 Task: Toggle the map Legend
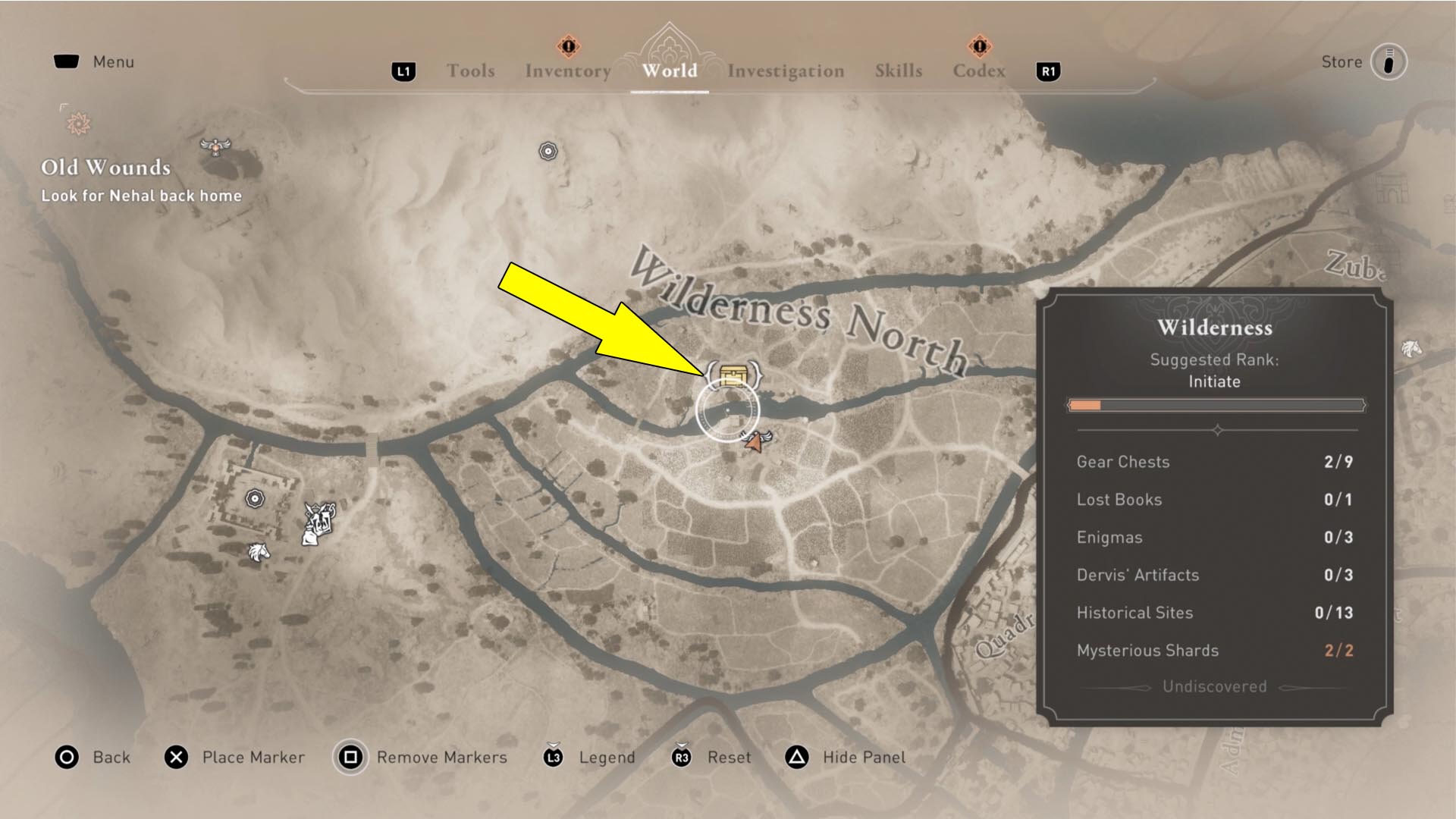tap(607, 757)
